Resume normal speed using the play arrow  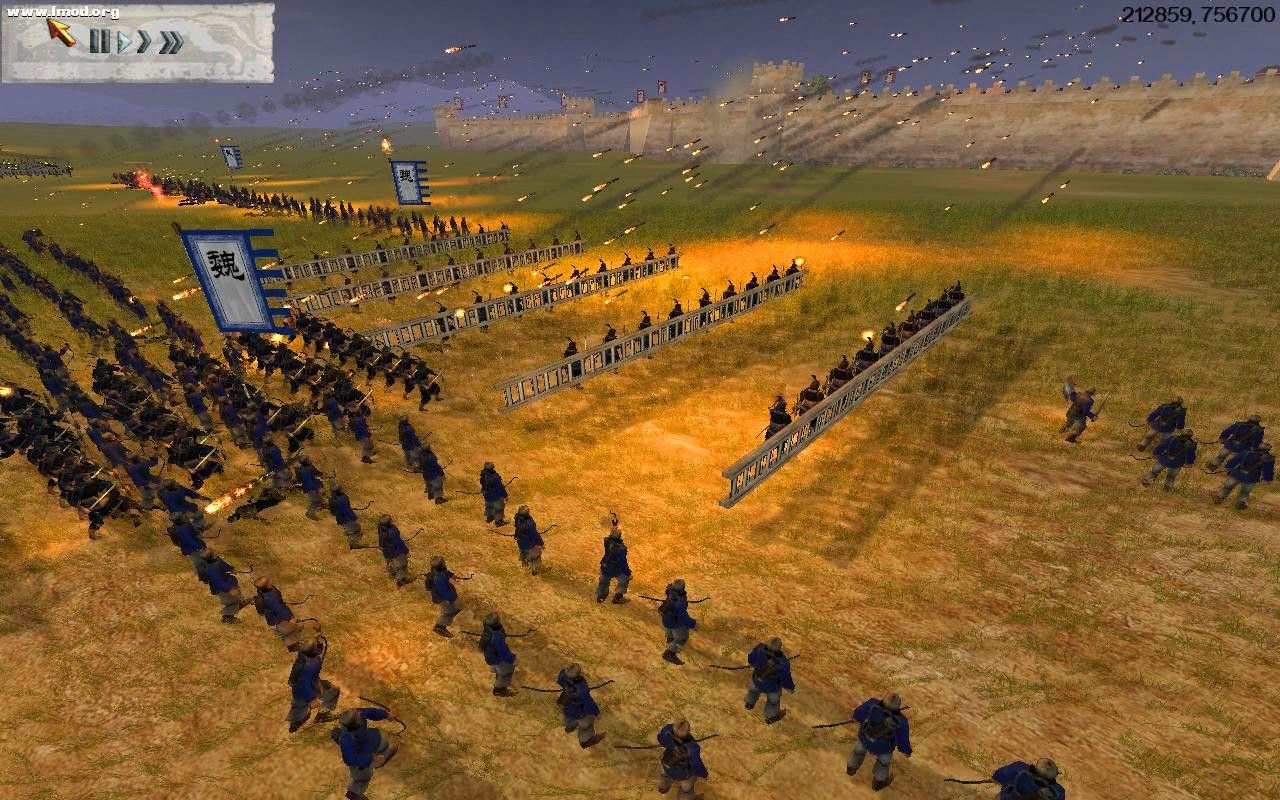coord(123,42)
